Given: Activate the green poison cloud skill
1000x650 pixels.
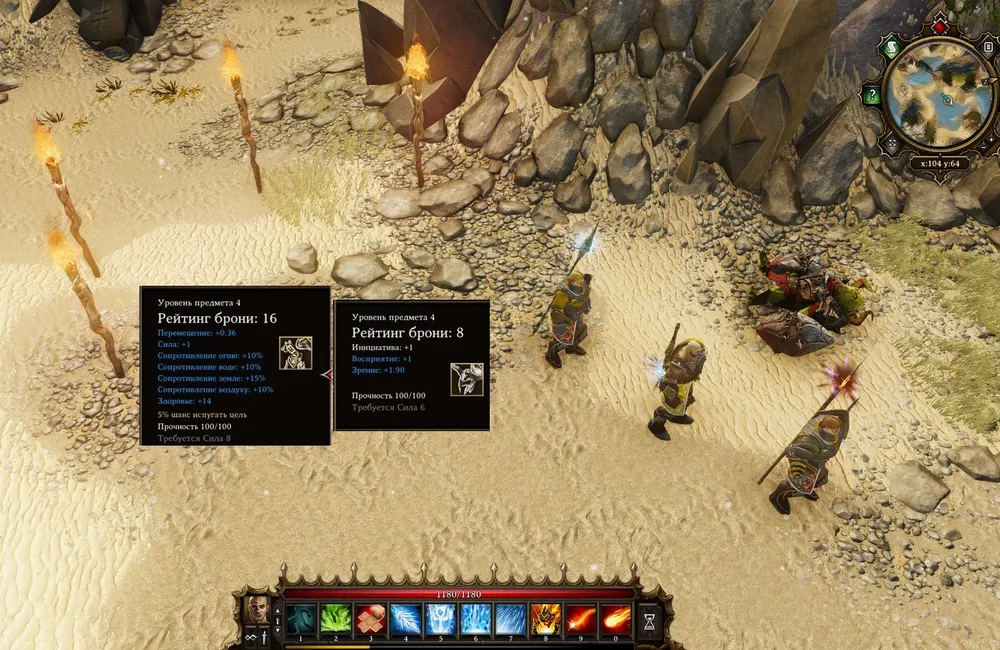Looking at the screenshot, I should (x=335, y=619).
